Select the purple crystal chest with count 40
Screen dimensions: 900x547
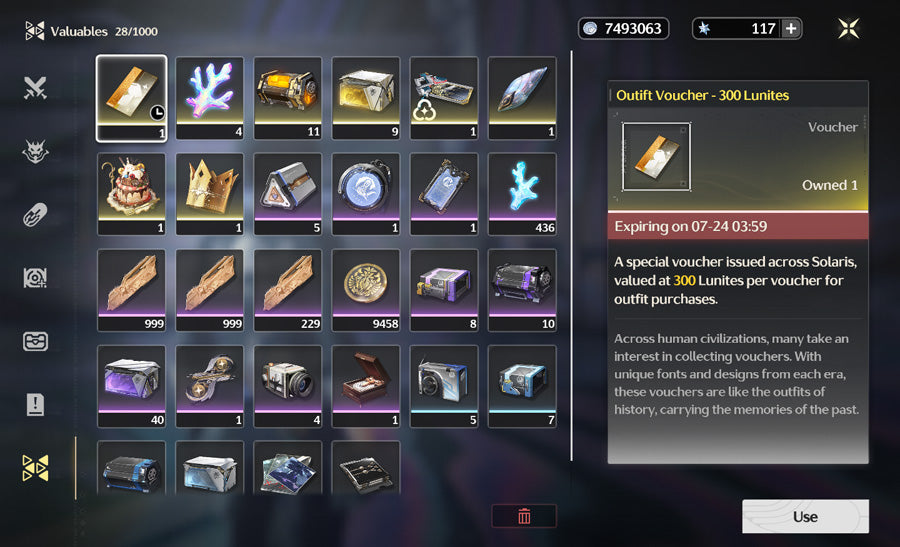pyautogui.click(x=131, y=384)
